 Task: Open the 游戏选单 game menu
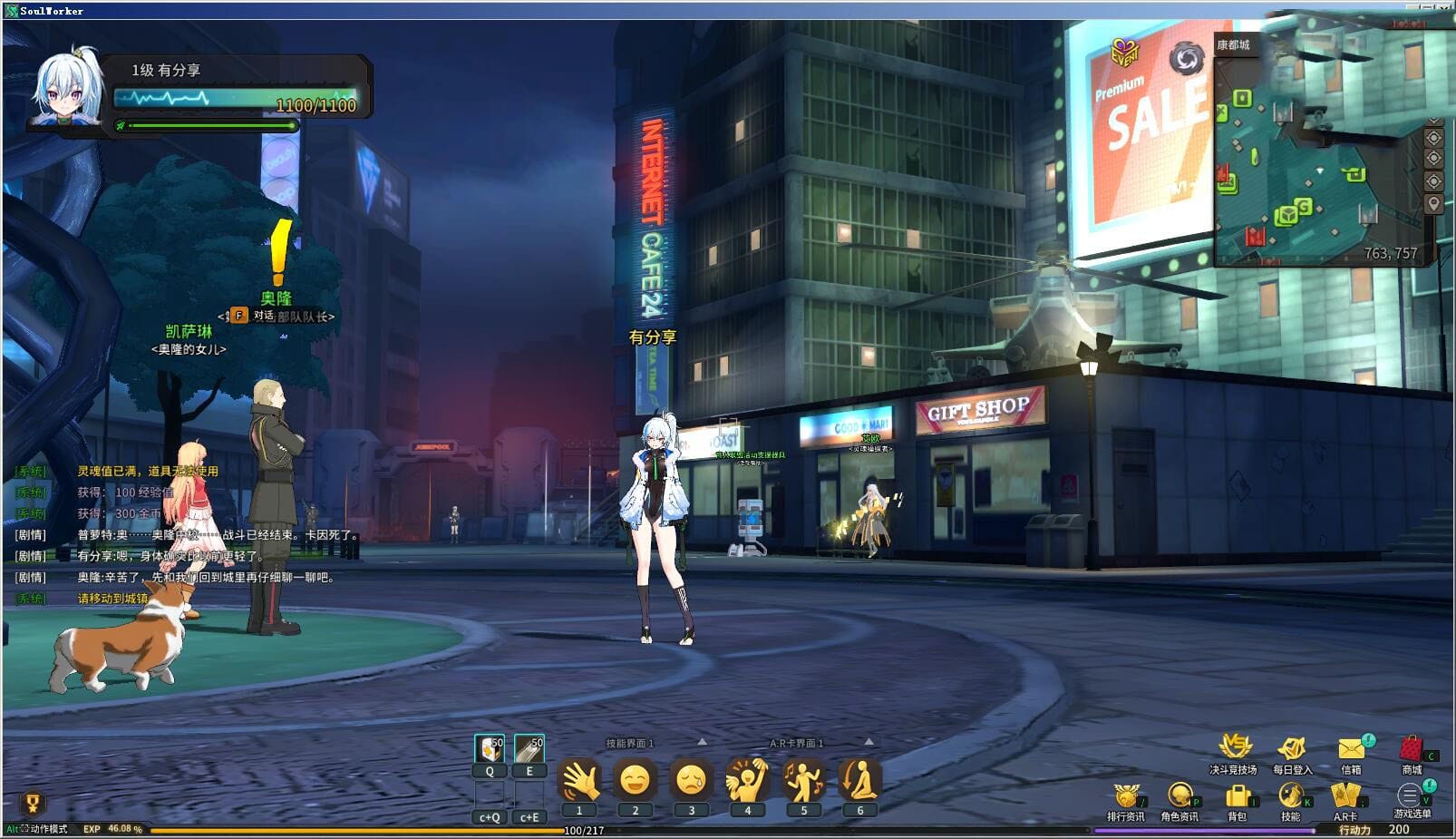(x=1410, y=796)
